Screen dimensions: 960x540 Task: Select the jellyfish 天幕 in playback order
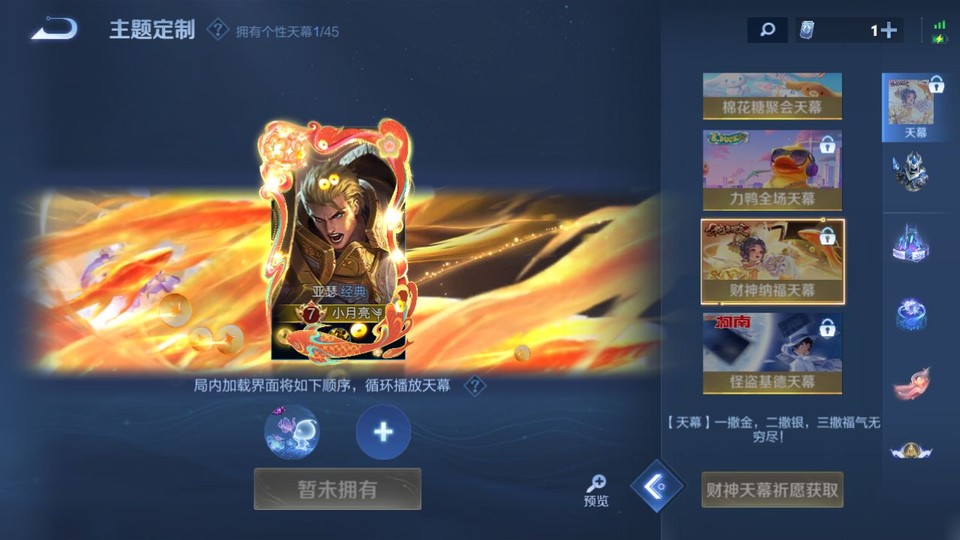[292, 432]
